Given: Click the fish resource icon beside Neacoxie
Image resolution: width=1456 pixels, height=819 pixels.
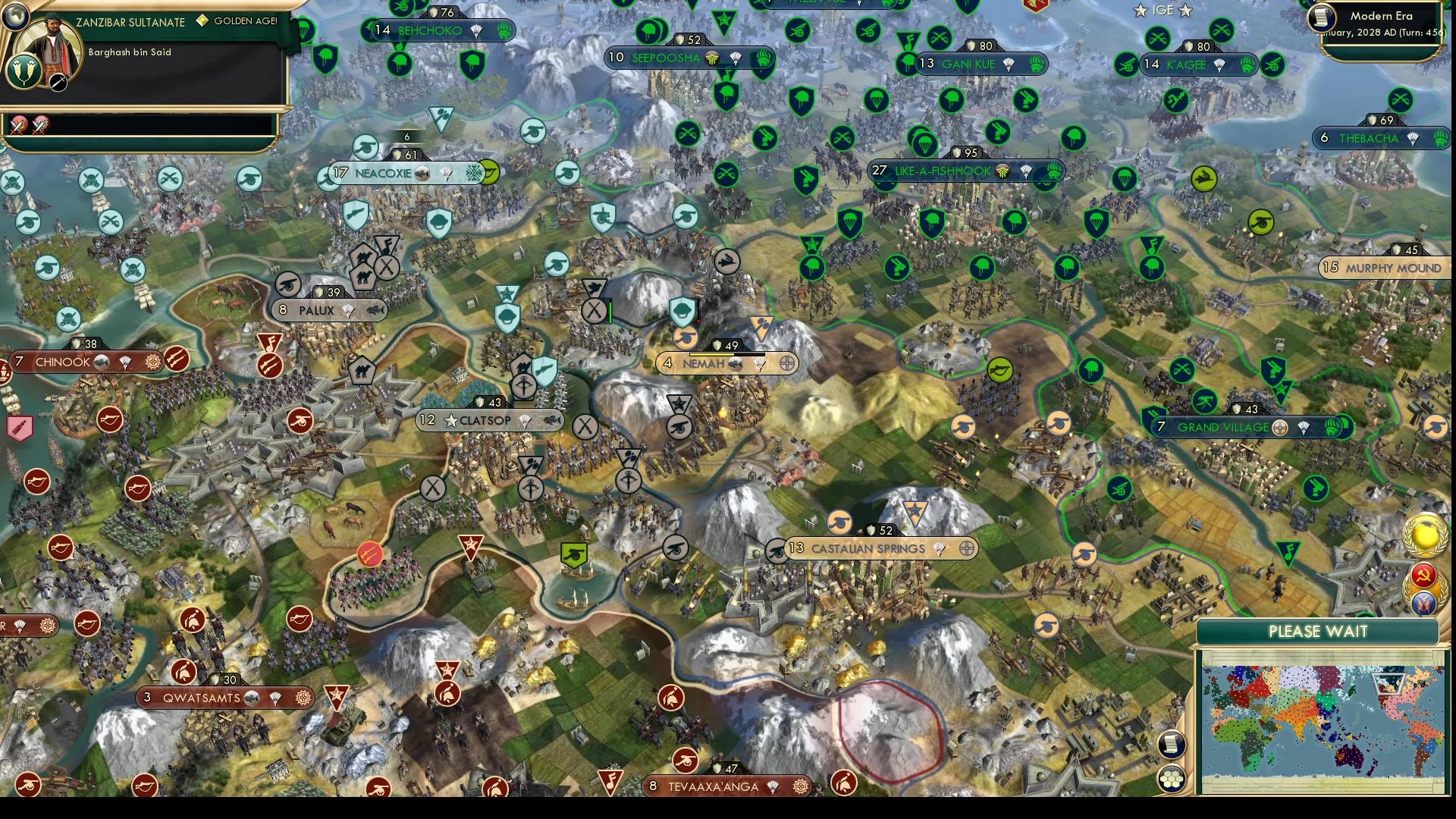Looking at the screenshot, I should 422,173.
